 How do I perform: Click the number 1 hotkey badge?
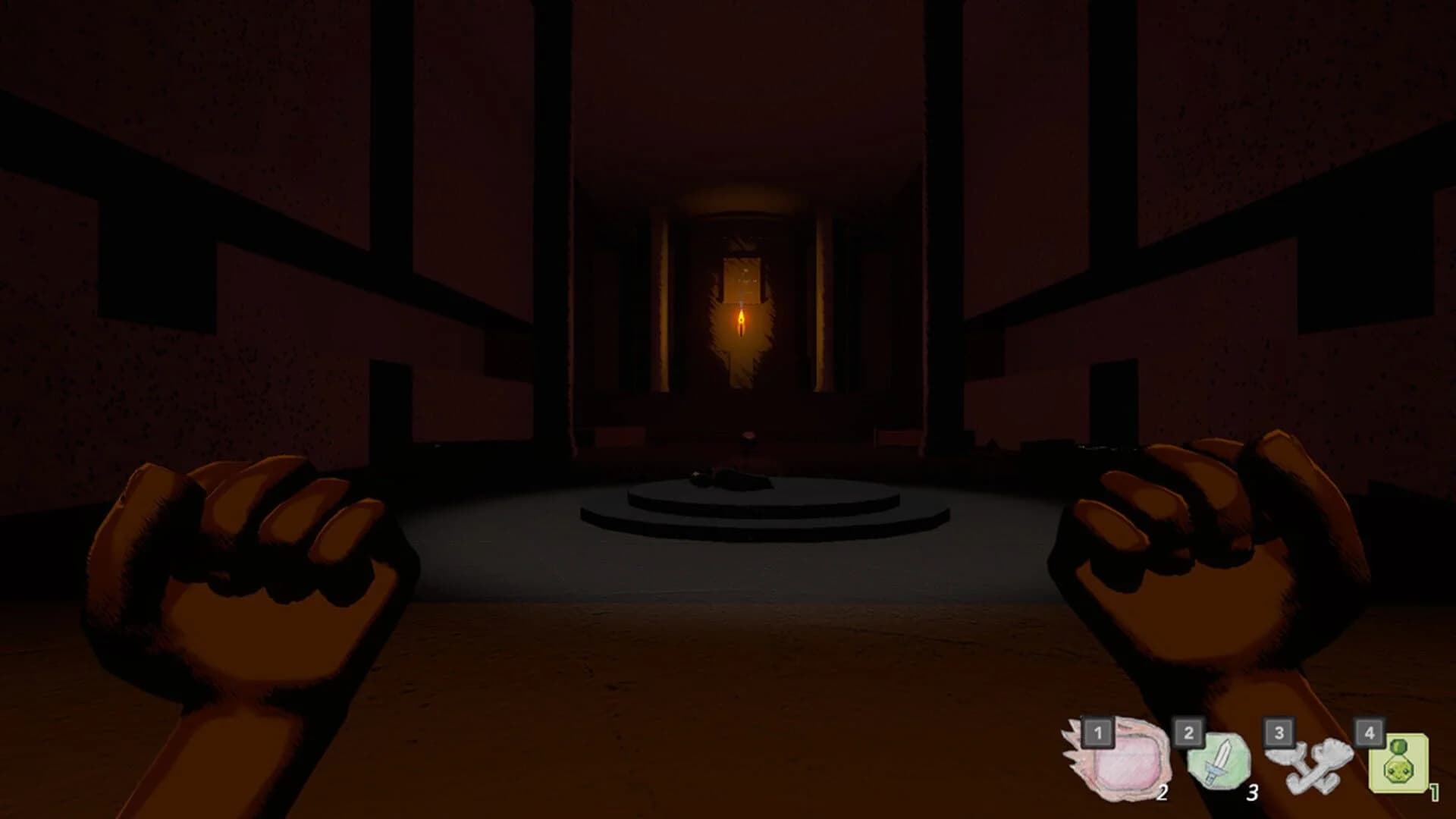[x=1097, y=733]
